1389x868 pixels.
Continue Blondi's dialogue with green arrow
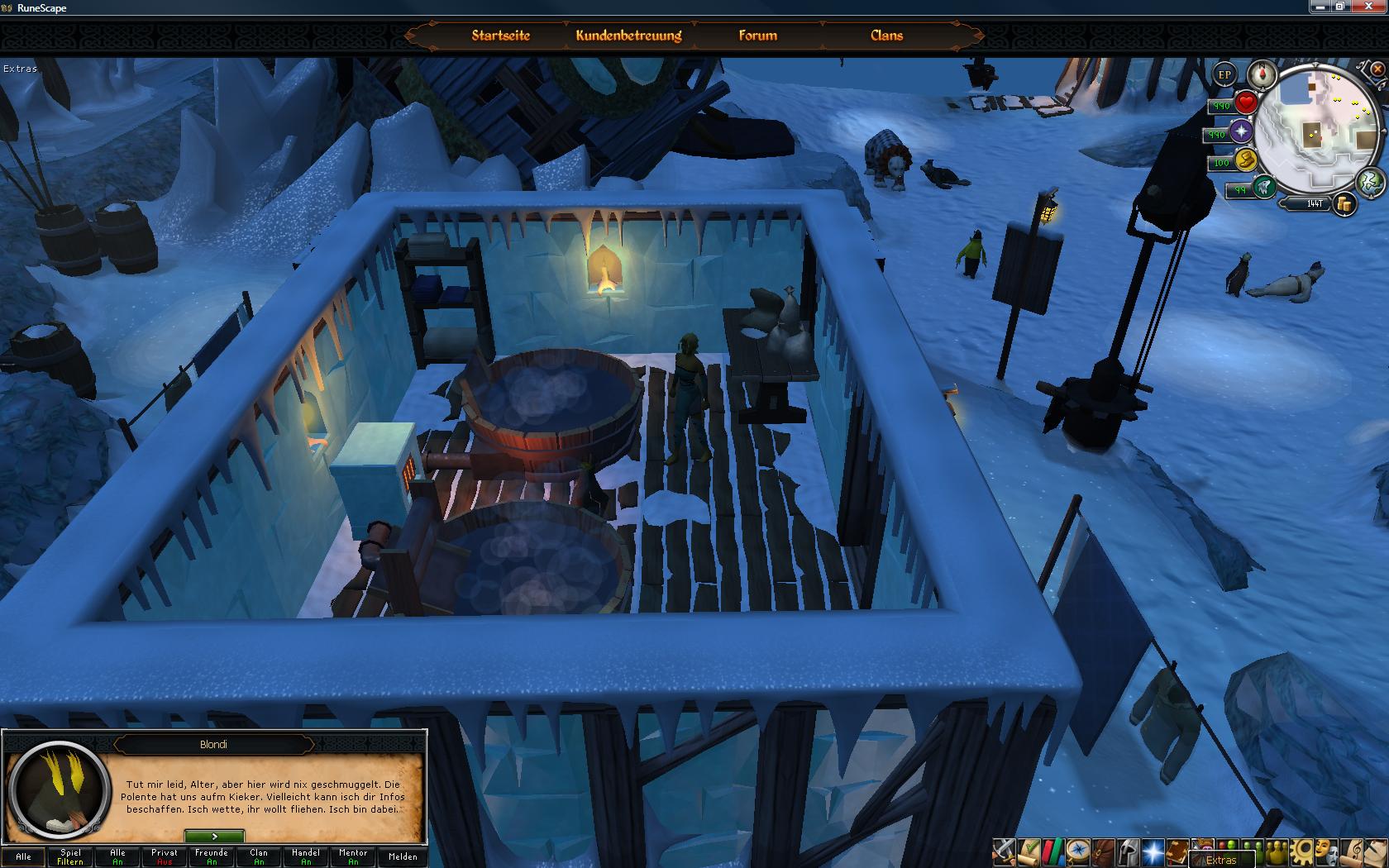(214, 837)
